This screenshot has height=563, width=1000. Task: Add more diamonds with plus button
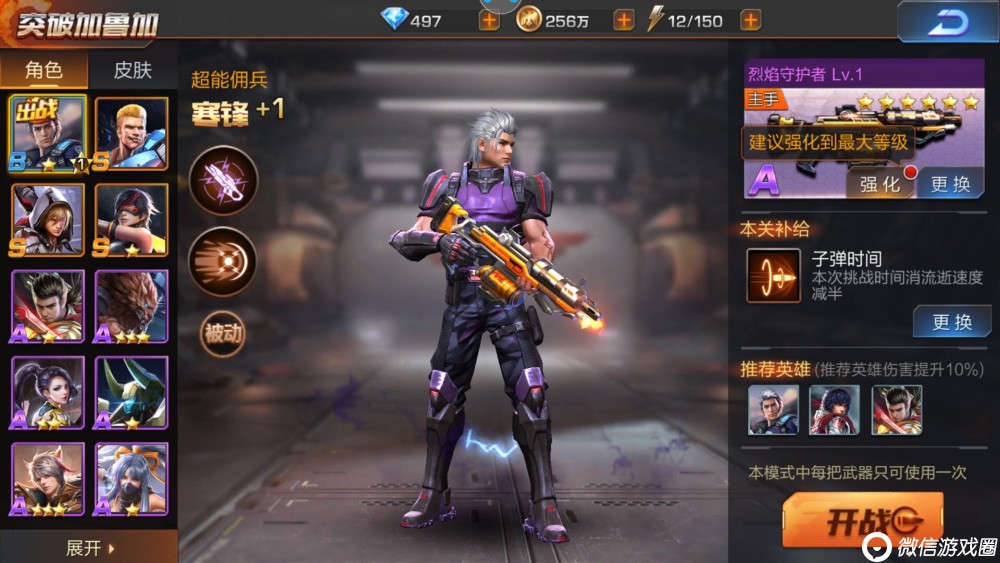click(489, 20)
